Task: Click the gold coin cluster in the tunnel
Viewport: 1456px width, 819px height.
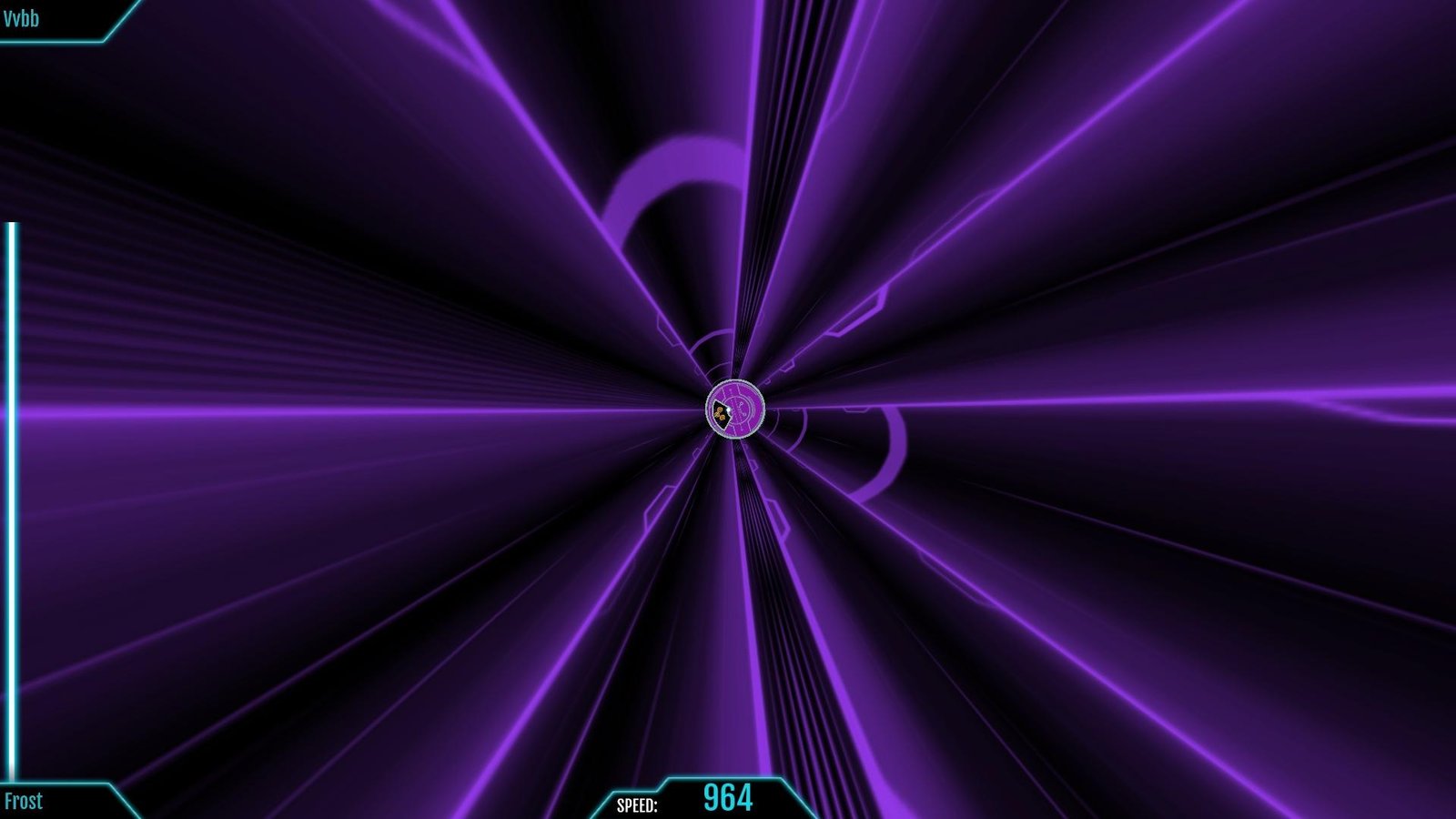Action: [722, 411]
